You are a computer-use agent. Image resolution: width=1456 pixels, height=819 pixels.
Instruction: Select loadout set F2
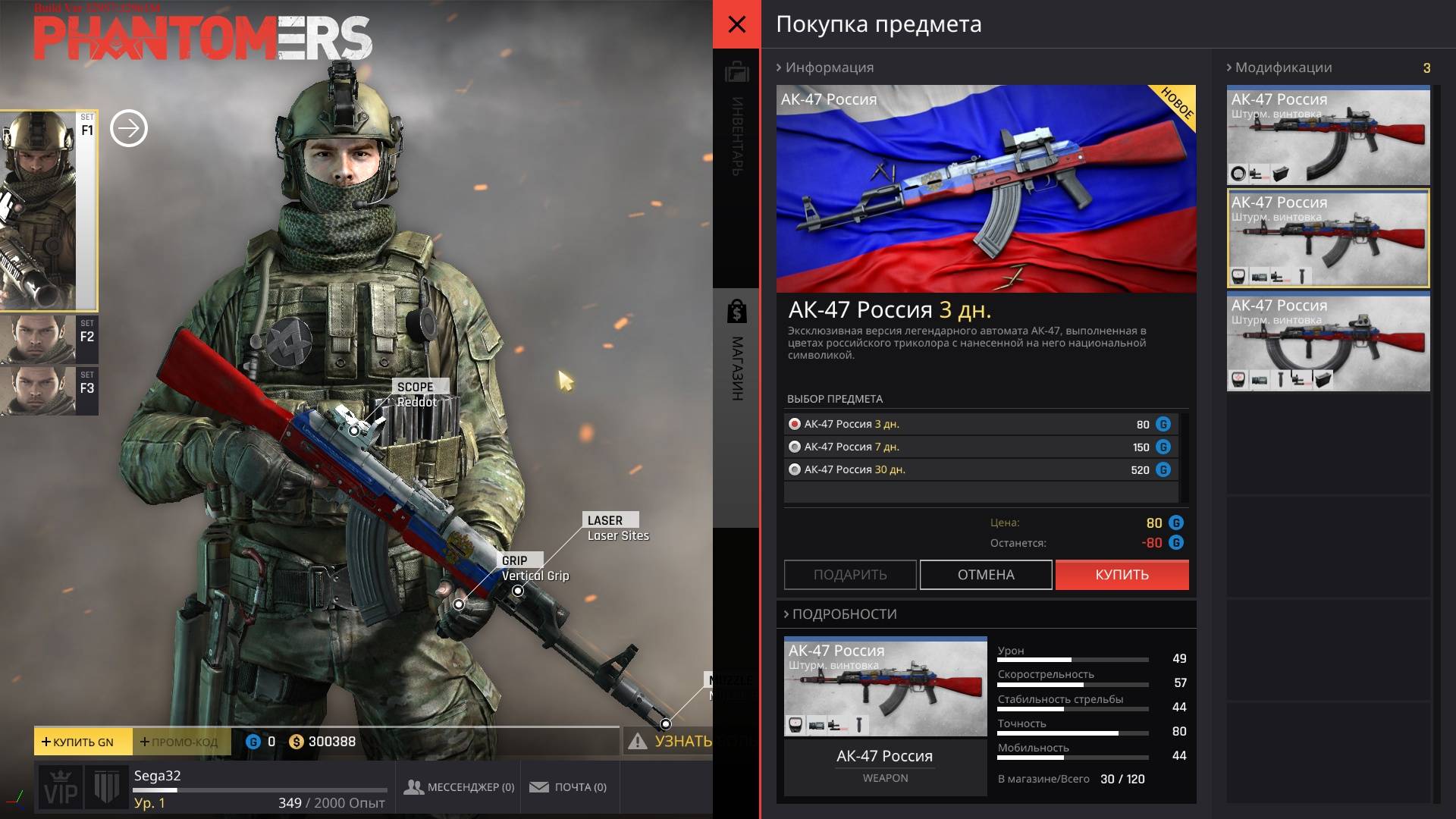[x=49, y=338]
